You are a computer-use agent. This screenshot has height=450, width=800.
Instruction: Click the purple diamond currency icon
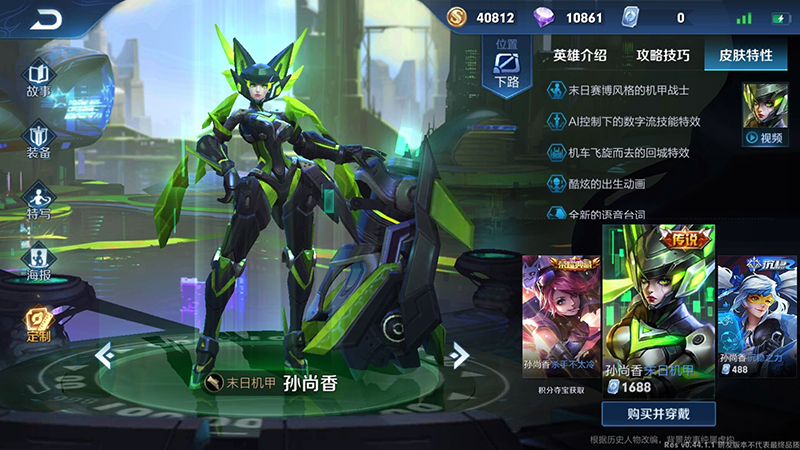545,17
